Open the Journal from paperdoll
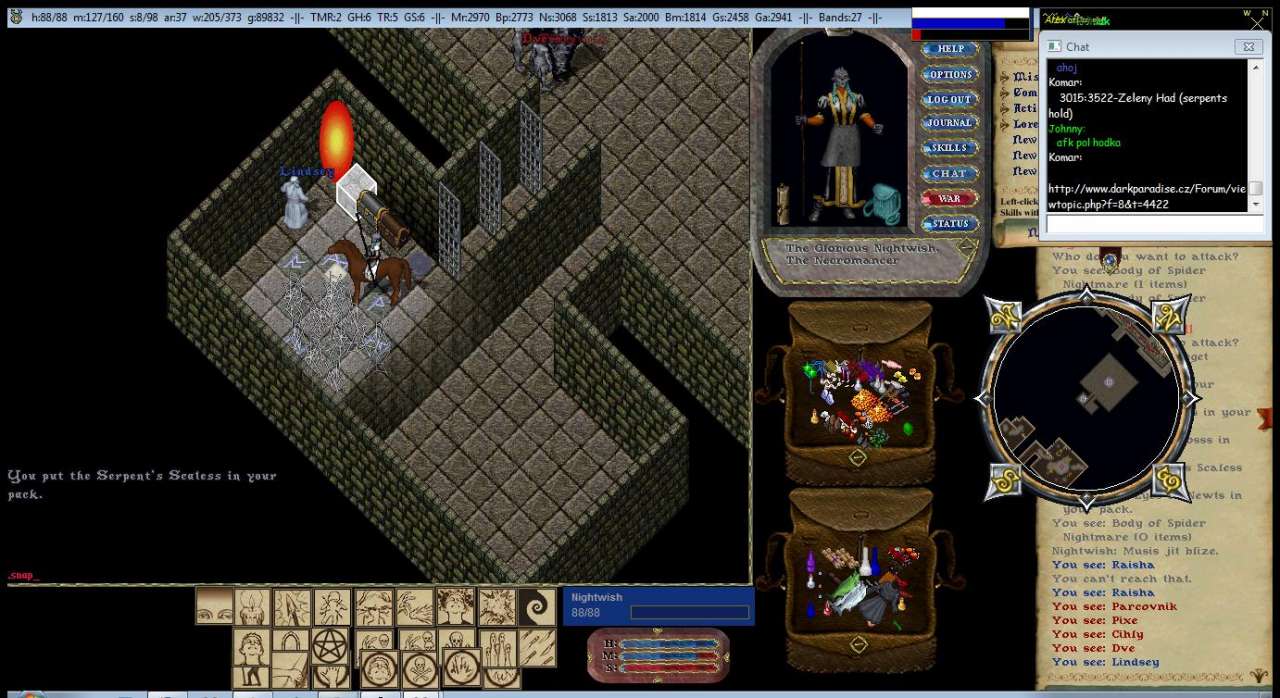The height and width of the screenshot is (698, 1280). point(949,123)
